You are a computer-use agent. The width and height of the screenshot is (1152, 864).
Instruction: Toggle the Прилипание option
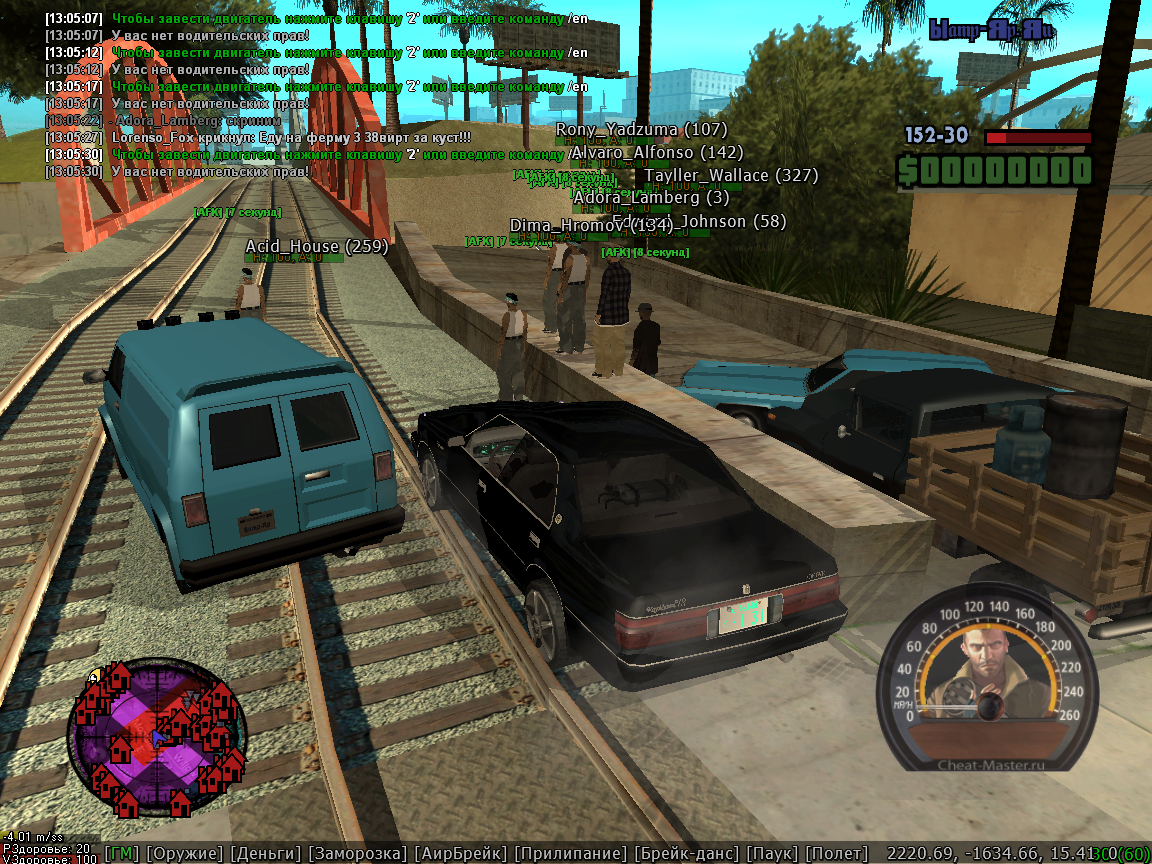pyautogui.click(x=571, y=853)
